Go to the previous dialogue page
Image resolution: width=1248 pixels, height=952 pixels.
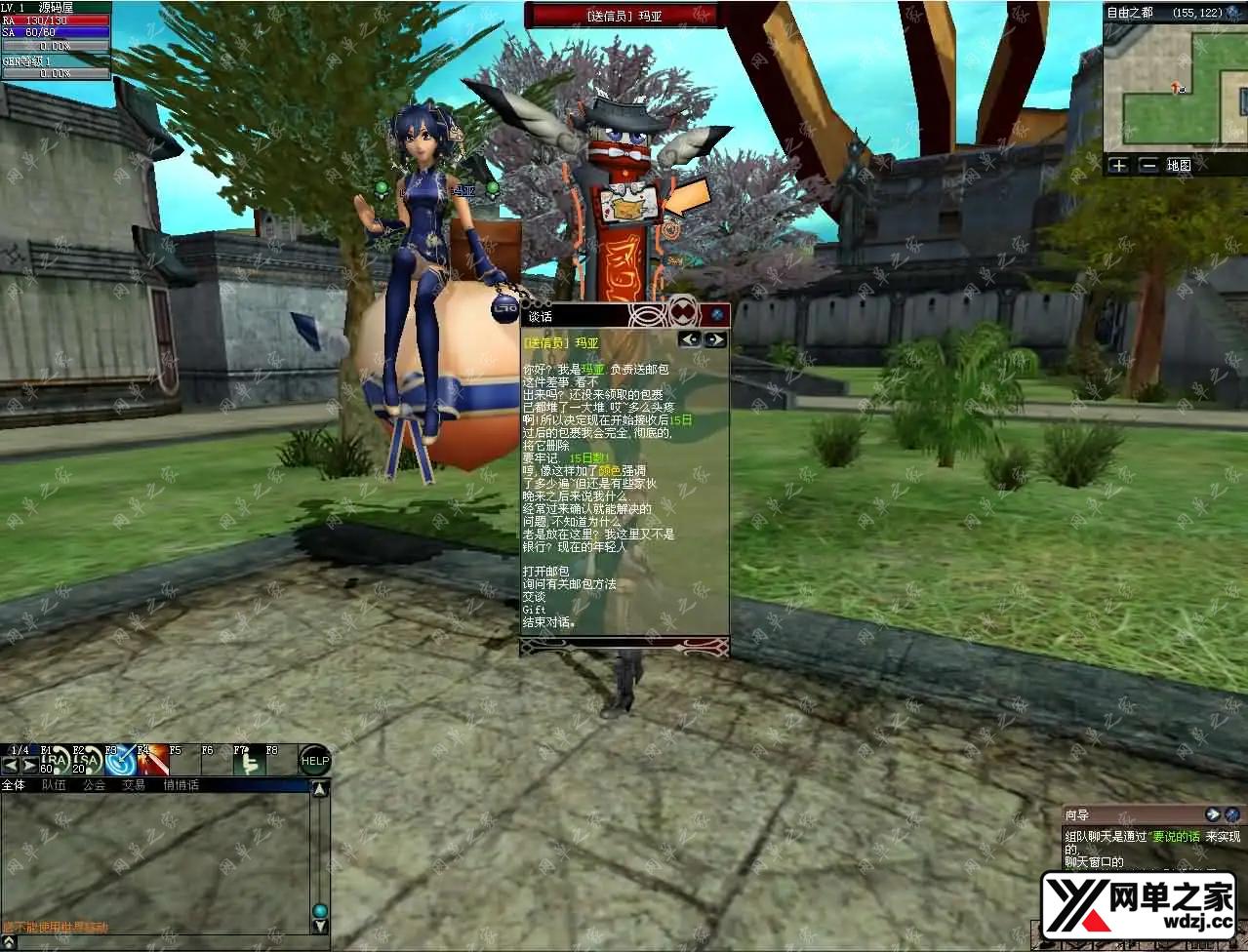[x=690, y=339]
